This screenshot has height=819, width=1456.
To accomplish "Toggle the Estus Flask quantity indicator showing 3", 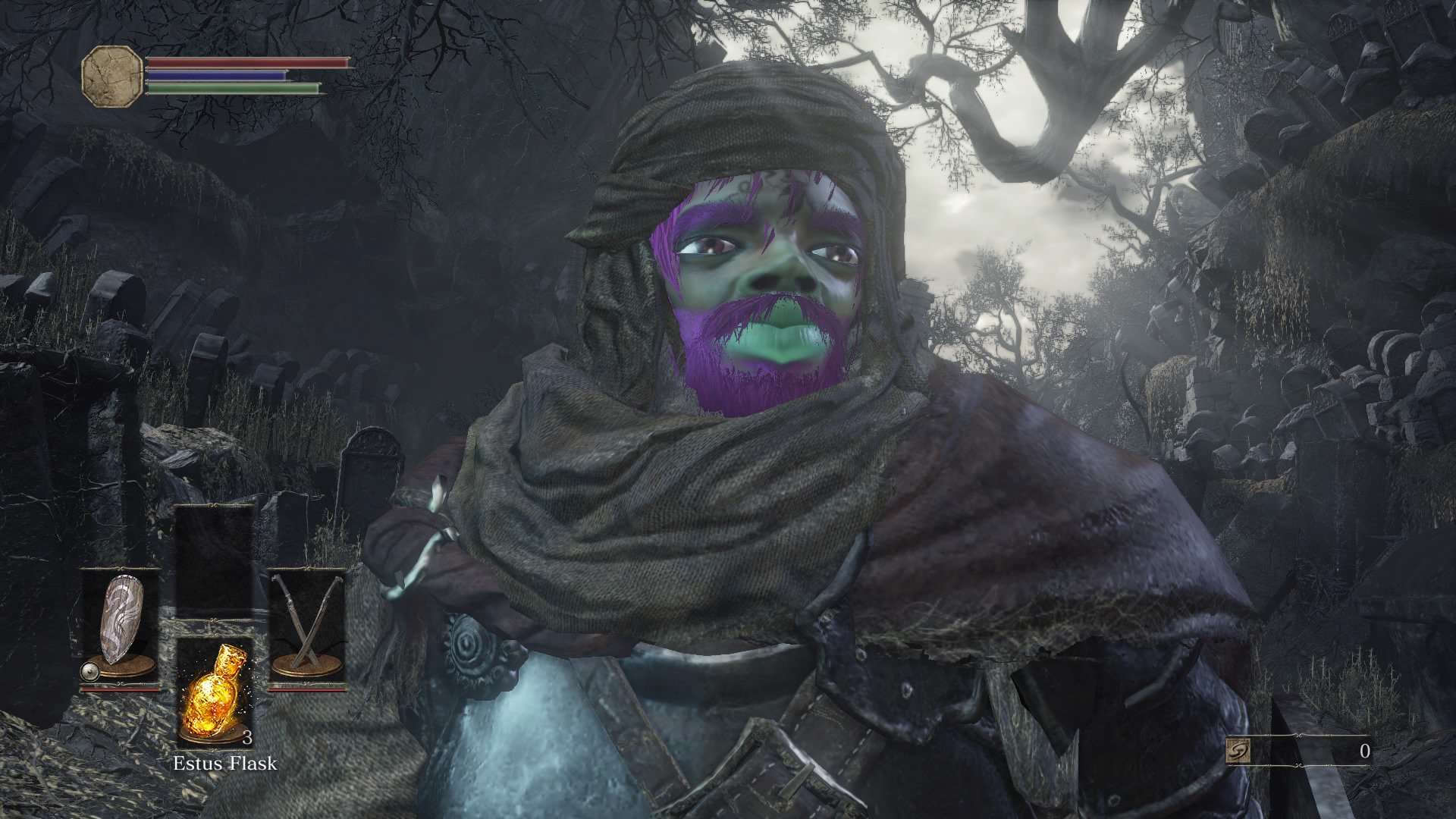I will 248,736.
